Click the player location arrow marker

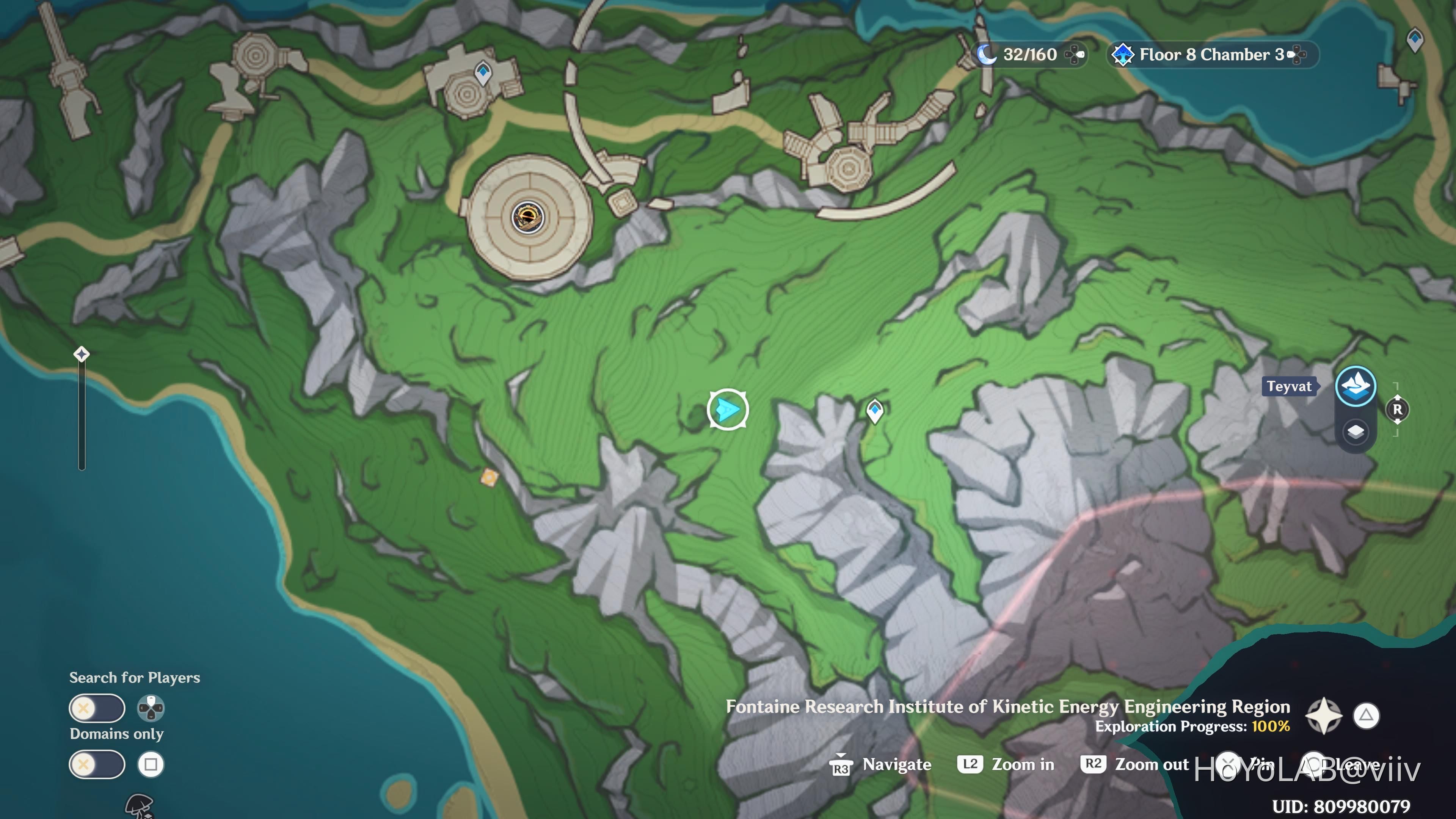tap(728, 409)
